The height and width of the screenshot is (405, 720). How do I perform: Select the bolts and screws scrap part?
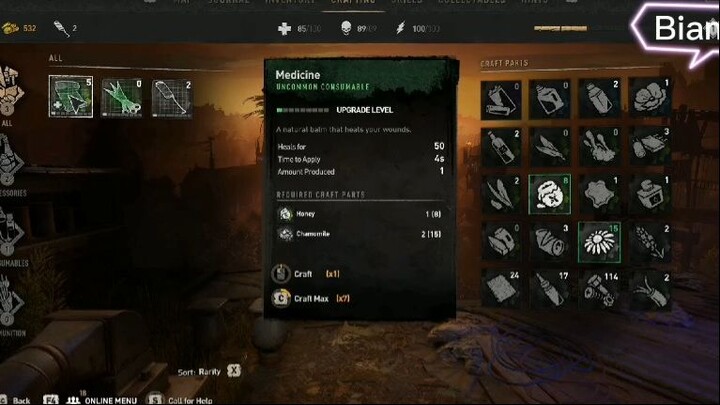click(x=598, y=289)
